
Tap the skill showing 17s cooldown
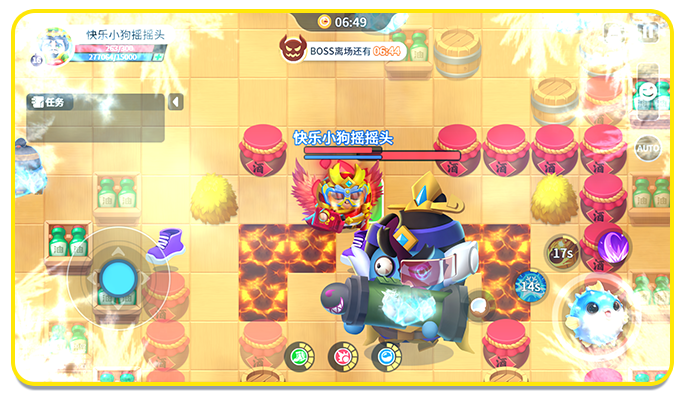pos(563,252)
